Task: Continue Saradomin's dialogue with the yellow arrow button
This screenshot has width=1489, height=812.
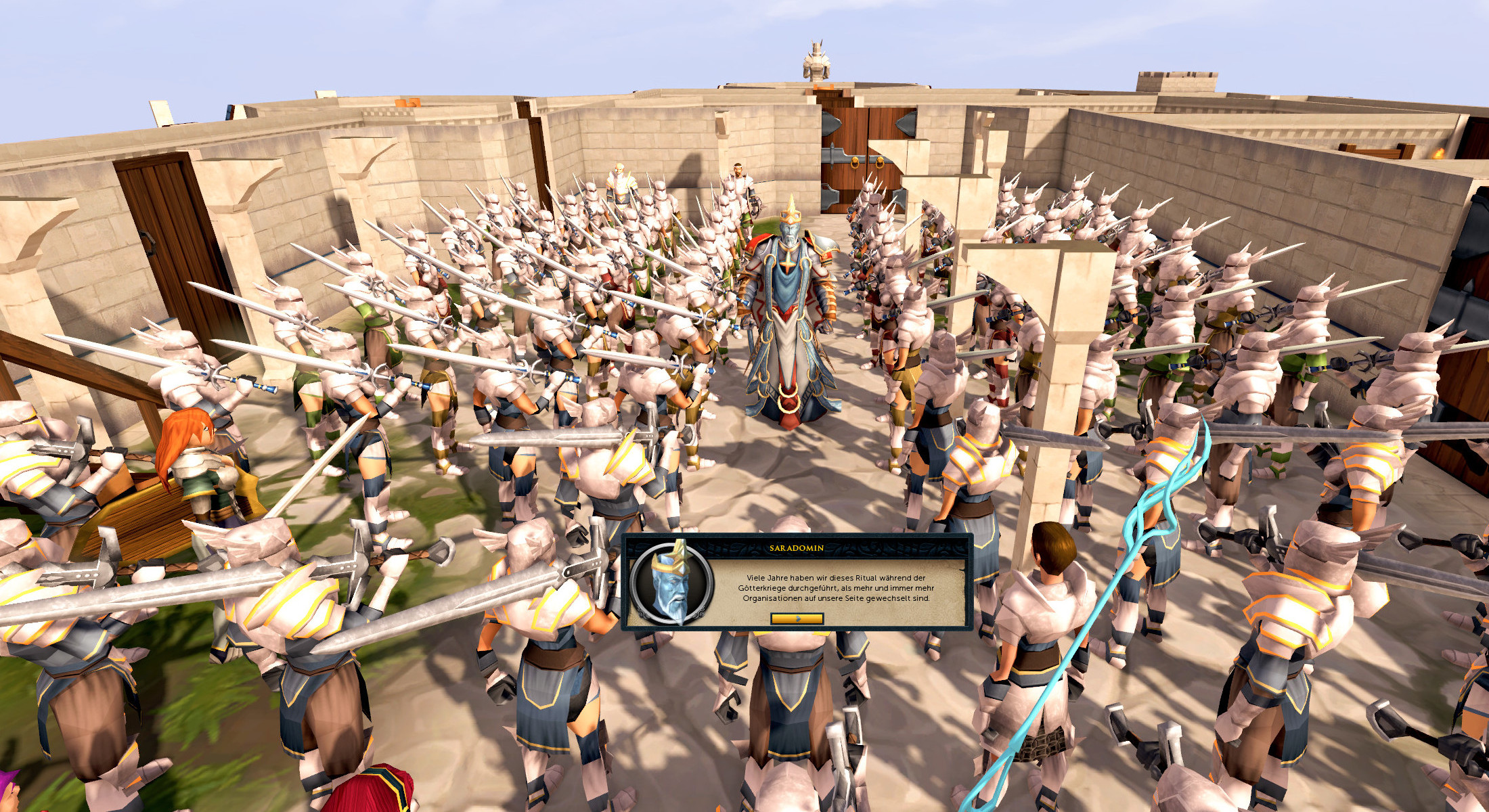Action: [797, 618]
